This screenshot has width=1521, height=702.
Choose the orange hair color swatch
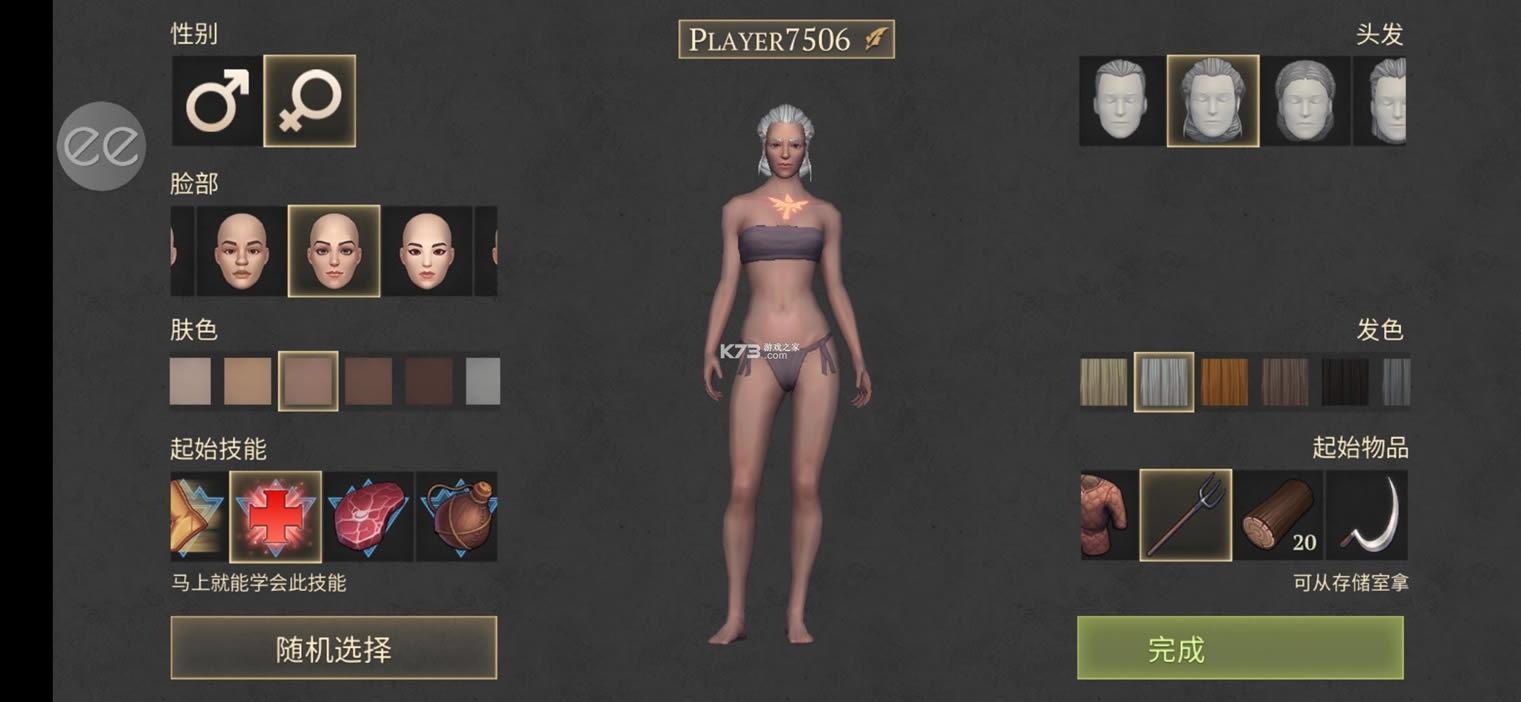pyautogui.click(x=1225, y=382)
